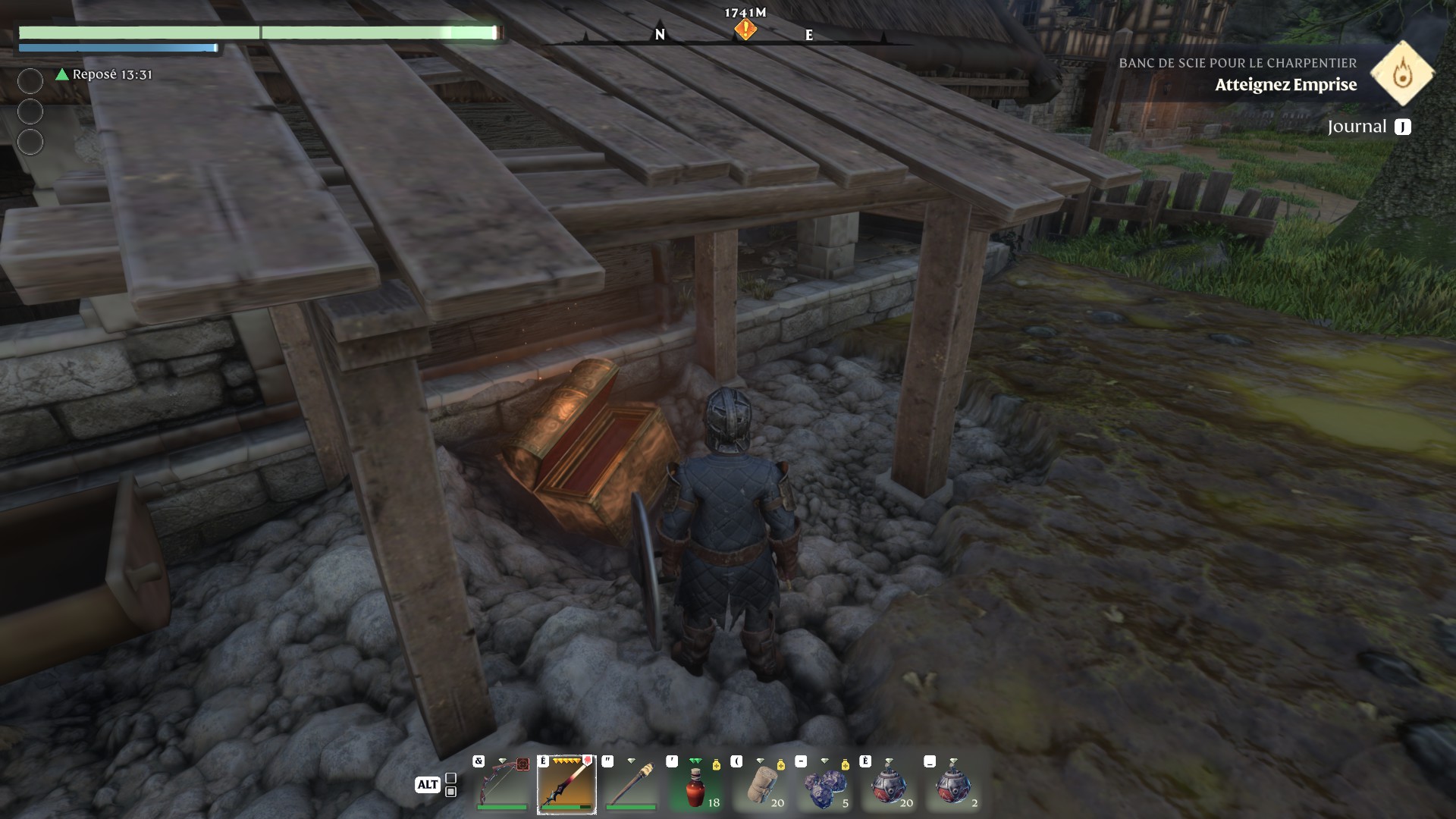Select the torch hotbar slot

tap(630, 785)
